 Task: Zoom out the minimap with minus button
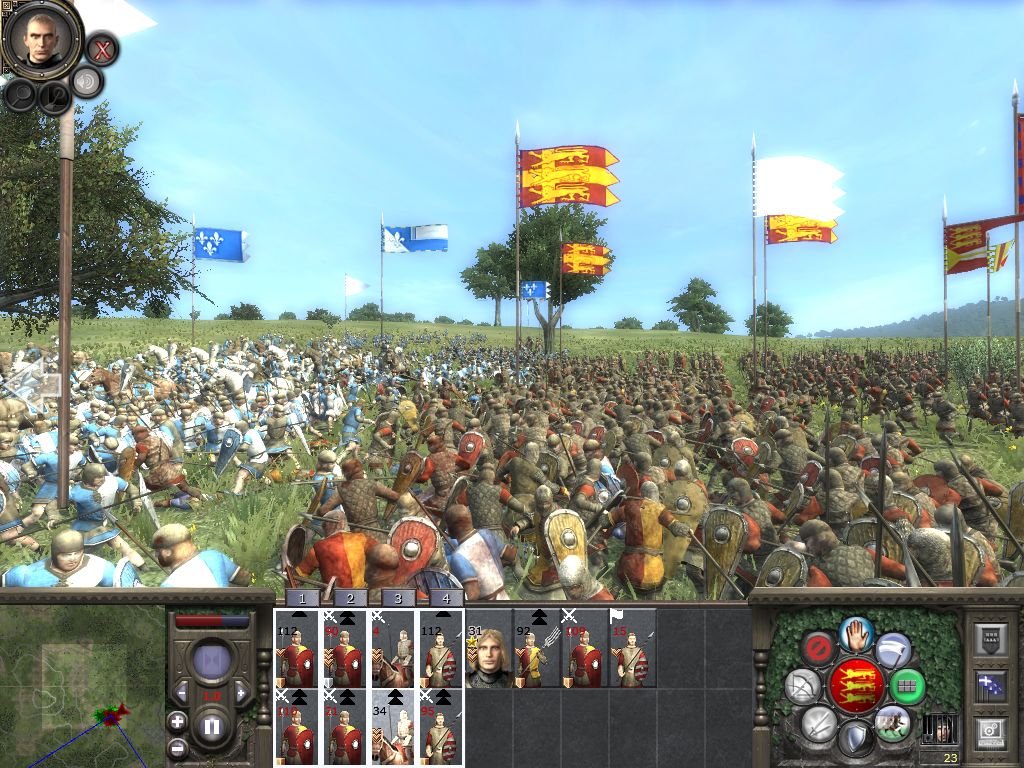tap(177, 746)
